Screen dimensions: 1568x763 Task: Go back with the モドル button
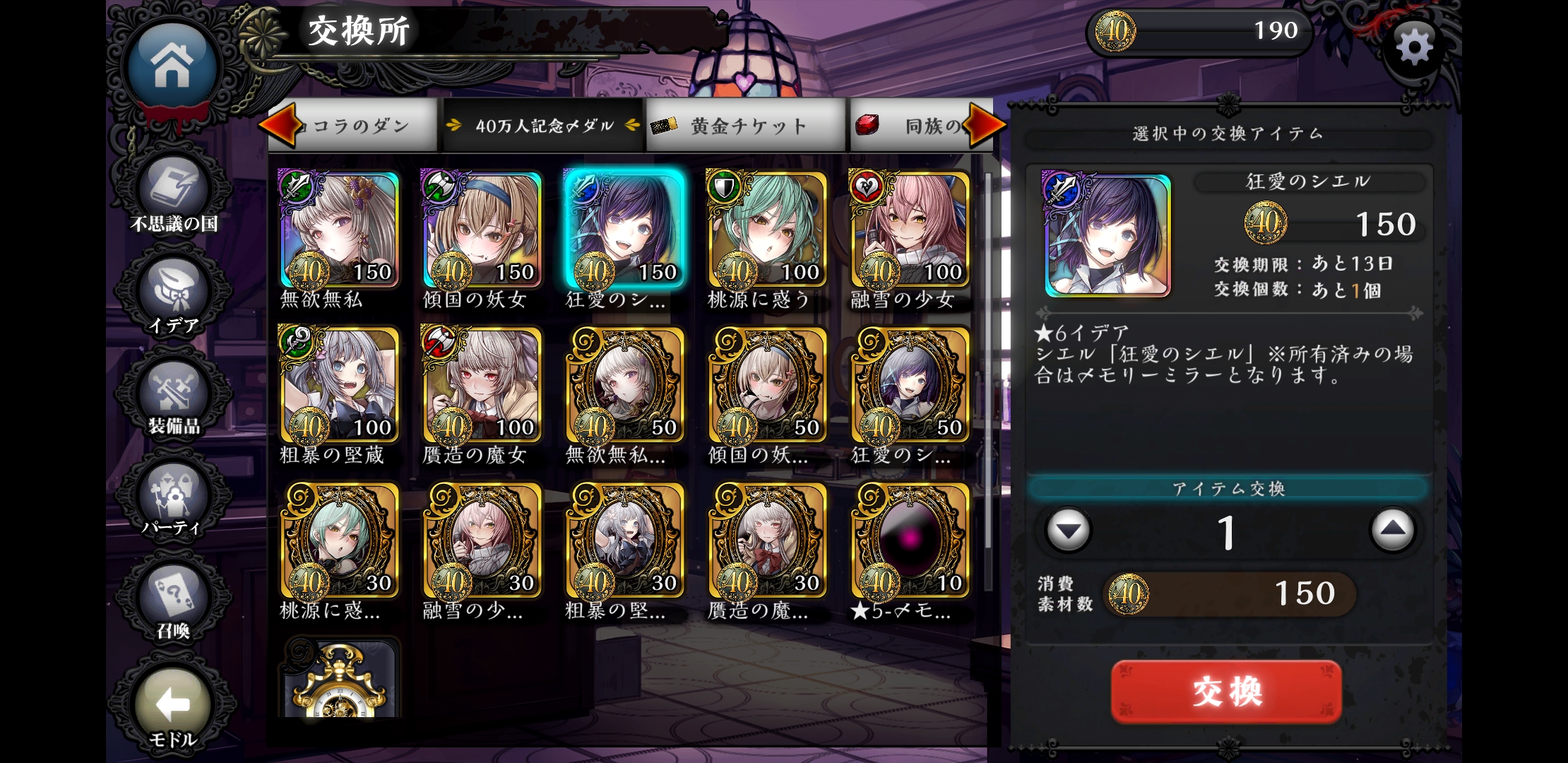(173, 706)
